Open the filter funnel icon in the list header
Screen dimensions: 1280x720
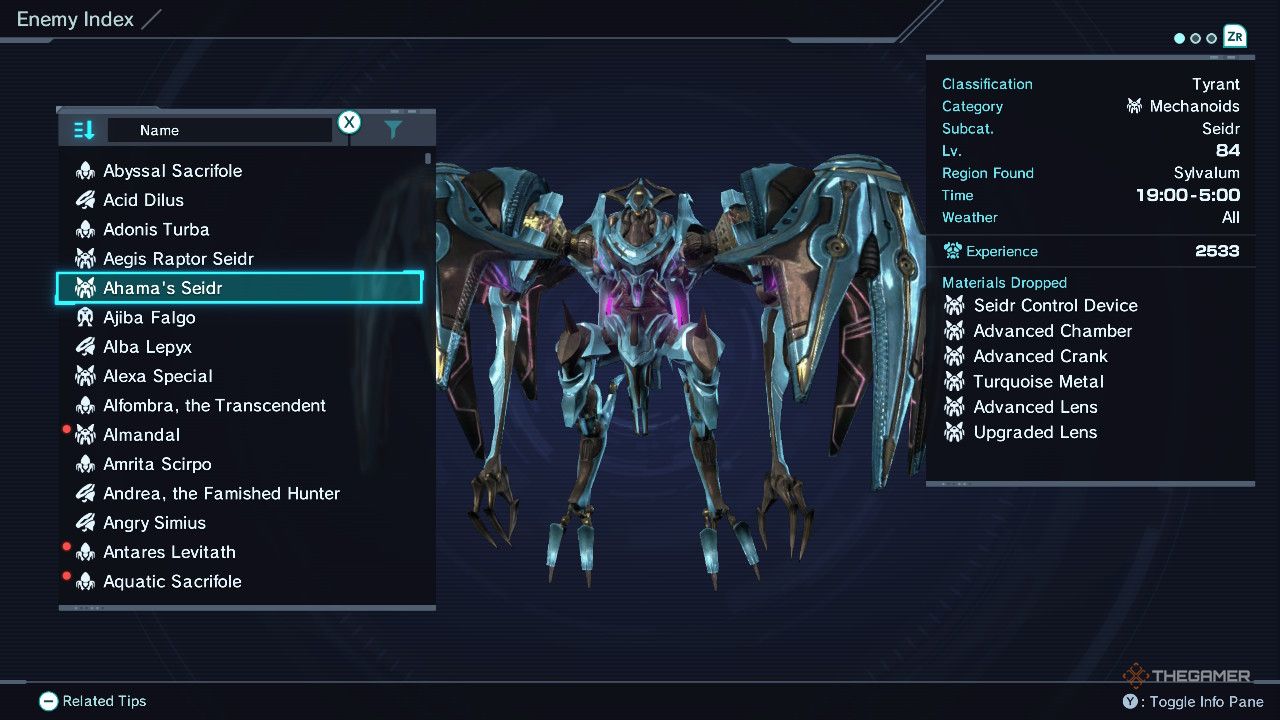[x=392, y=128]
